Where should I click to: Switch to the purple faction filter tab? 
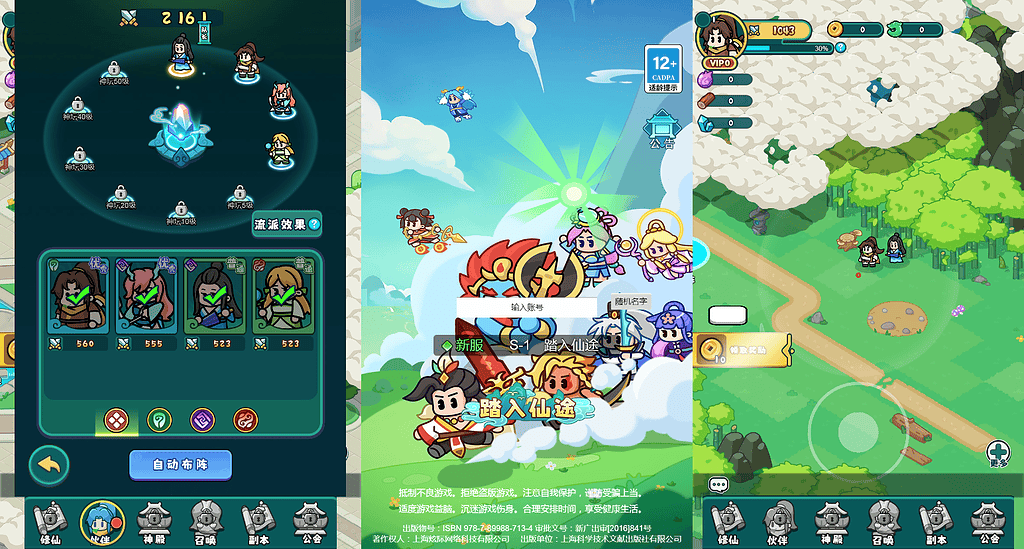(203, 420)
